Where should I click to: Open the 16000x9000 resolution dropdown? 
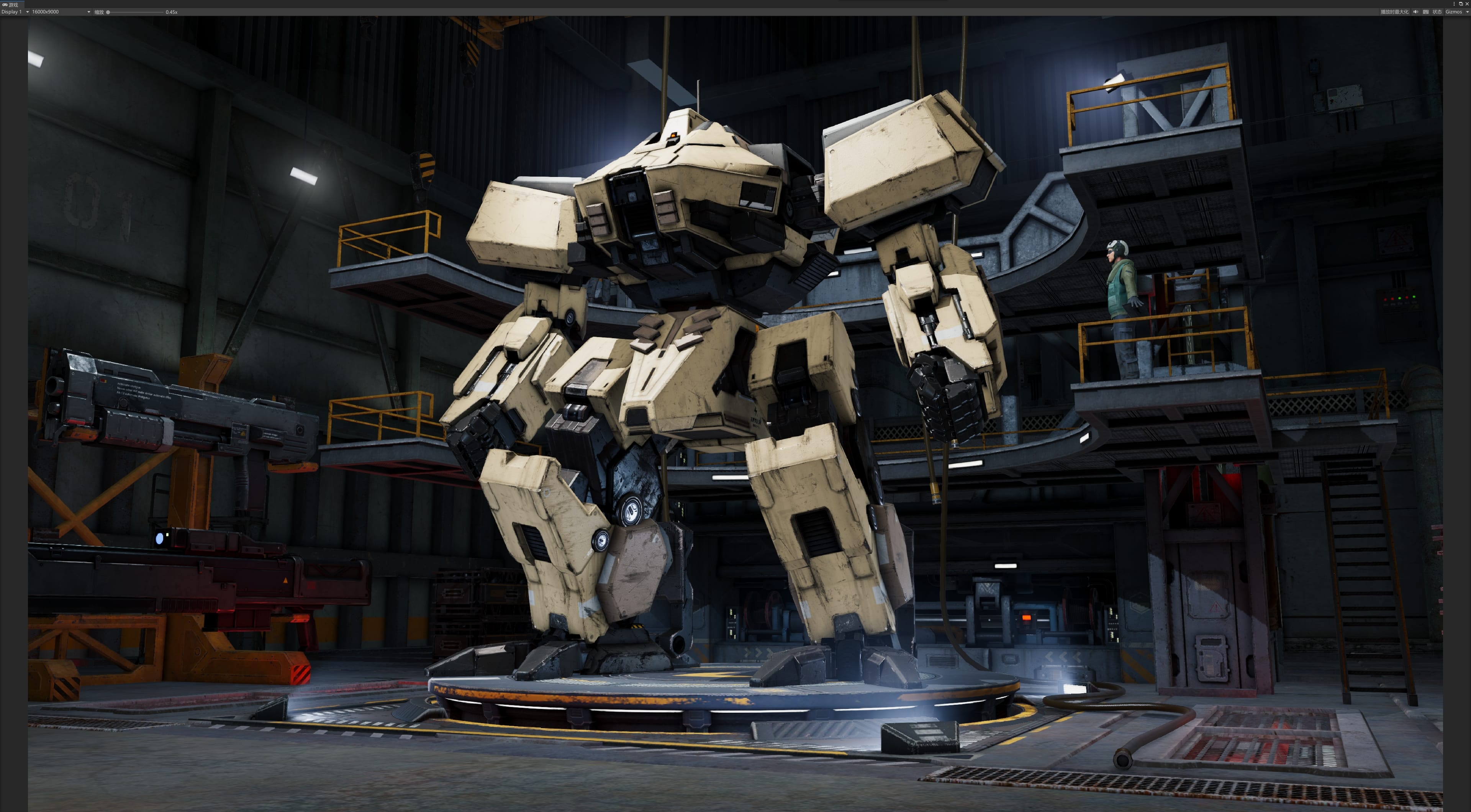tap(61, 12)
